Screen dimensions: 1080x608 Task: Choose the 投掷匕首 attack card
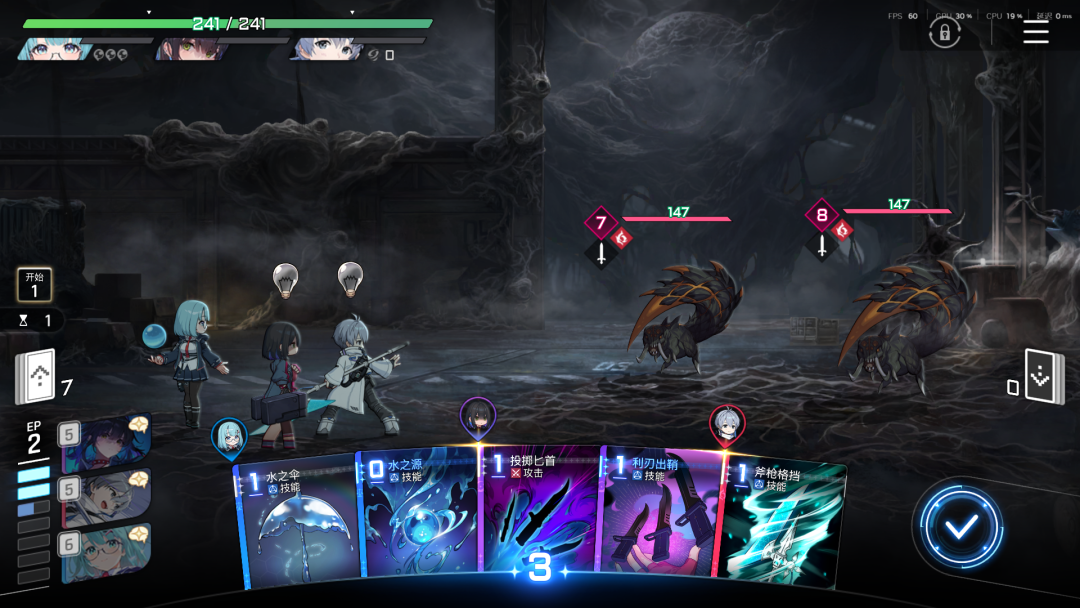pyautogui.click(x=540, y=510)
